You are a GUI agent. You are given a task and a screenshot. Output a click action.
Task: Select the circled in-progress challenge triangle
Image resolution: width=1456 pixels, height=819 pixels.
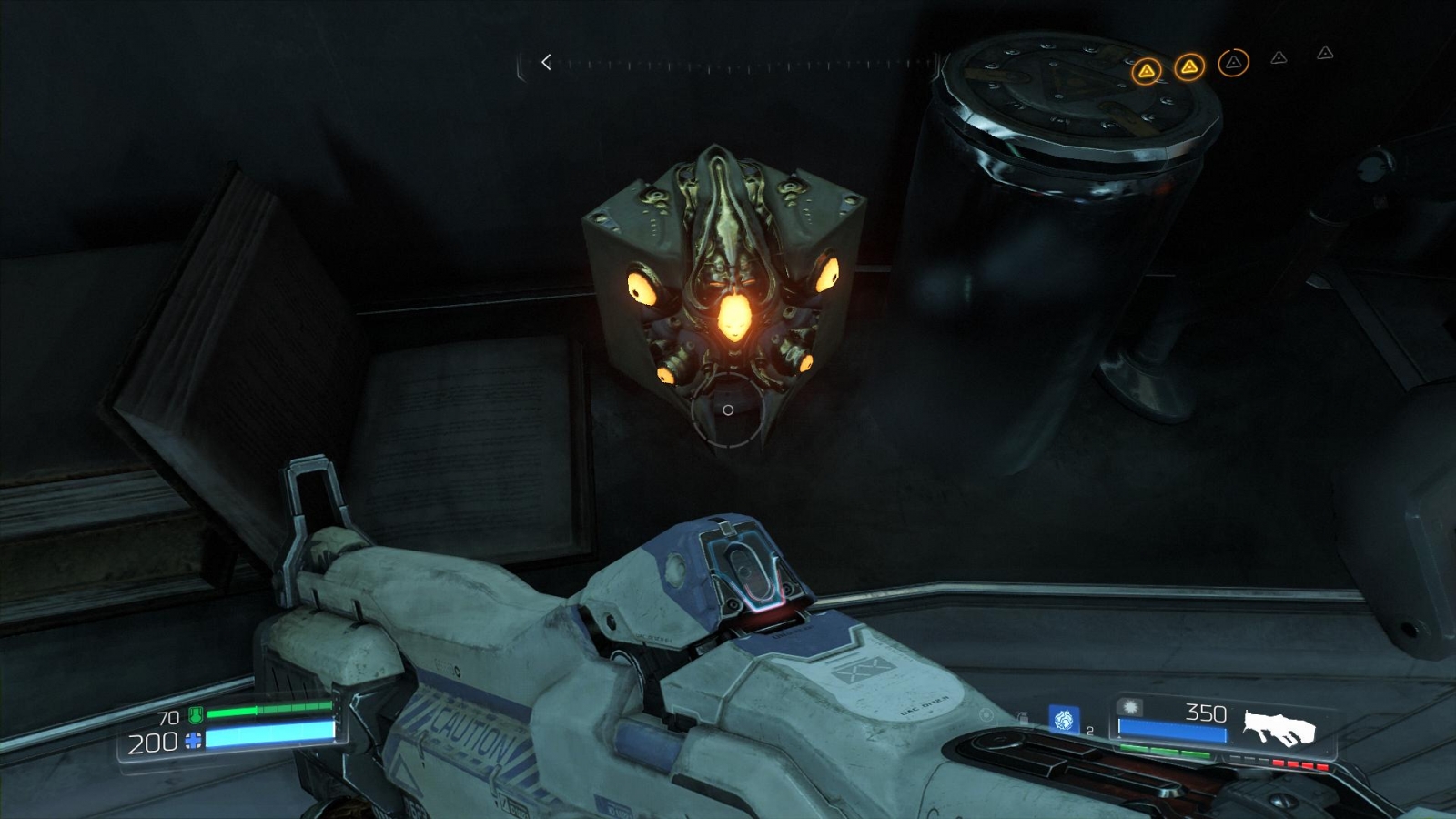(x=1231, y=64)
